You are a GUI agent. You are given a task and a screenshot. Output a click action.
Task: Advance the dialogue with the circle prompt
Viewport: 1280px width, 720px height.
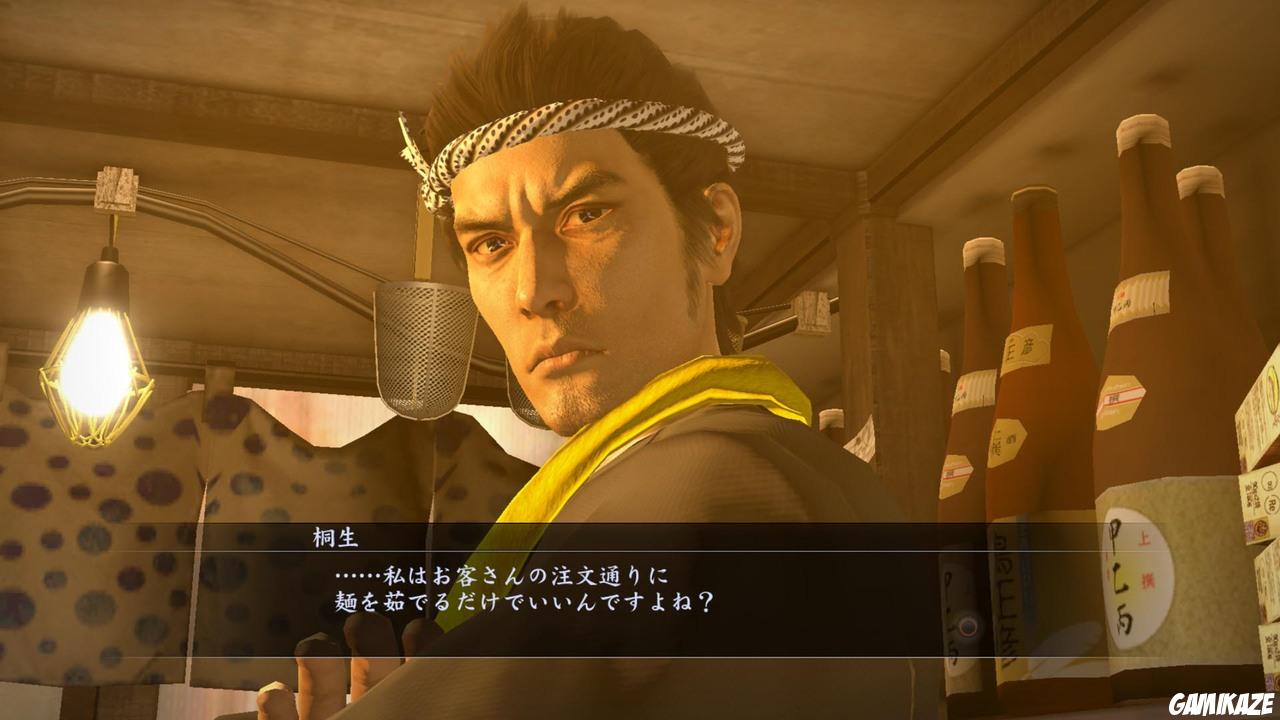tap(966, 627)
